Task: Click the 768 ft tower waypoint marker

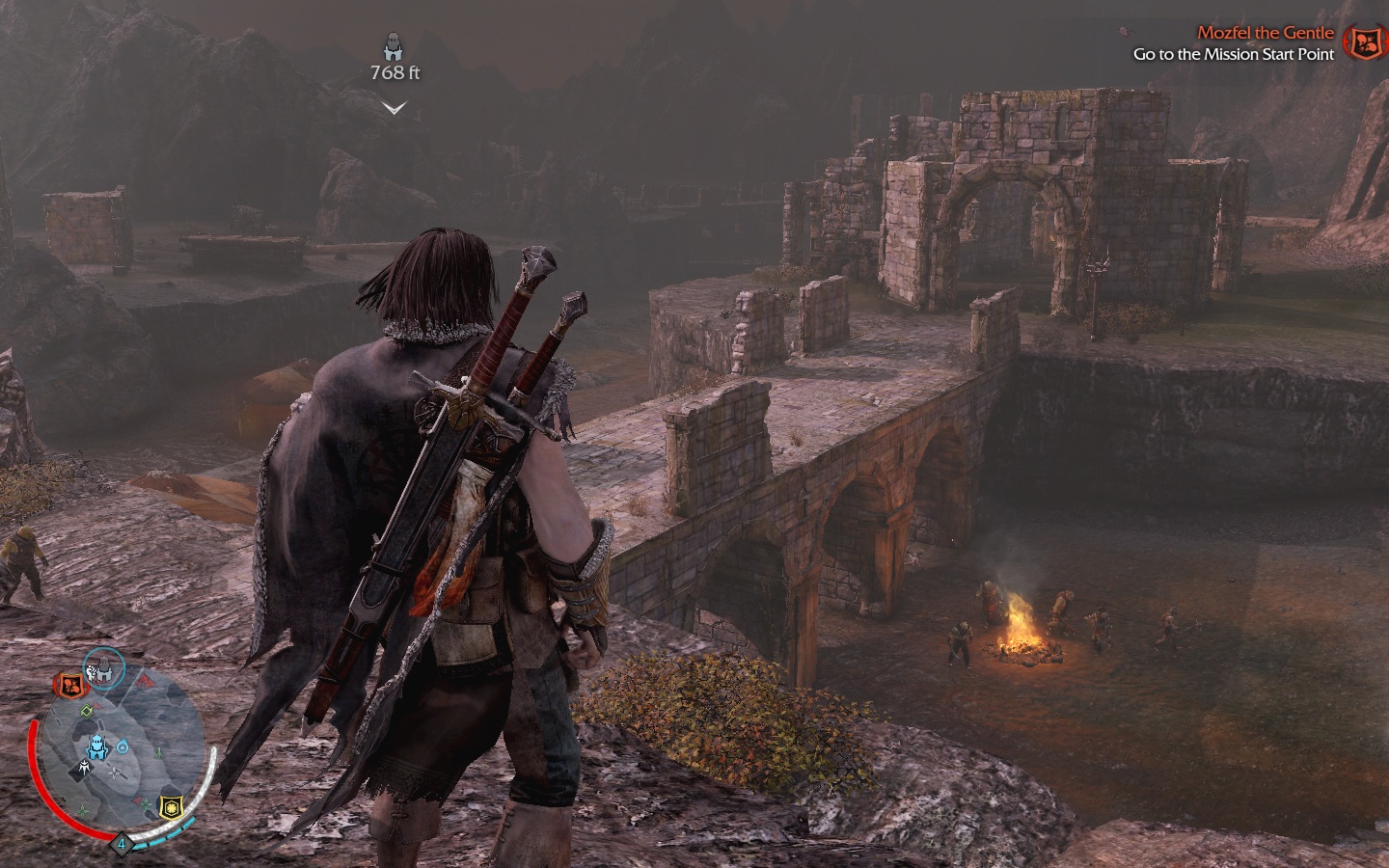Action: click(394, 46)
